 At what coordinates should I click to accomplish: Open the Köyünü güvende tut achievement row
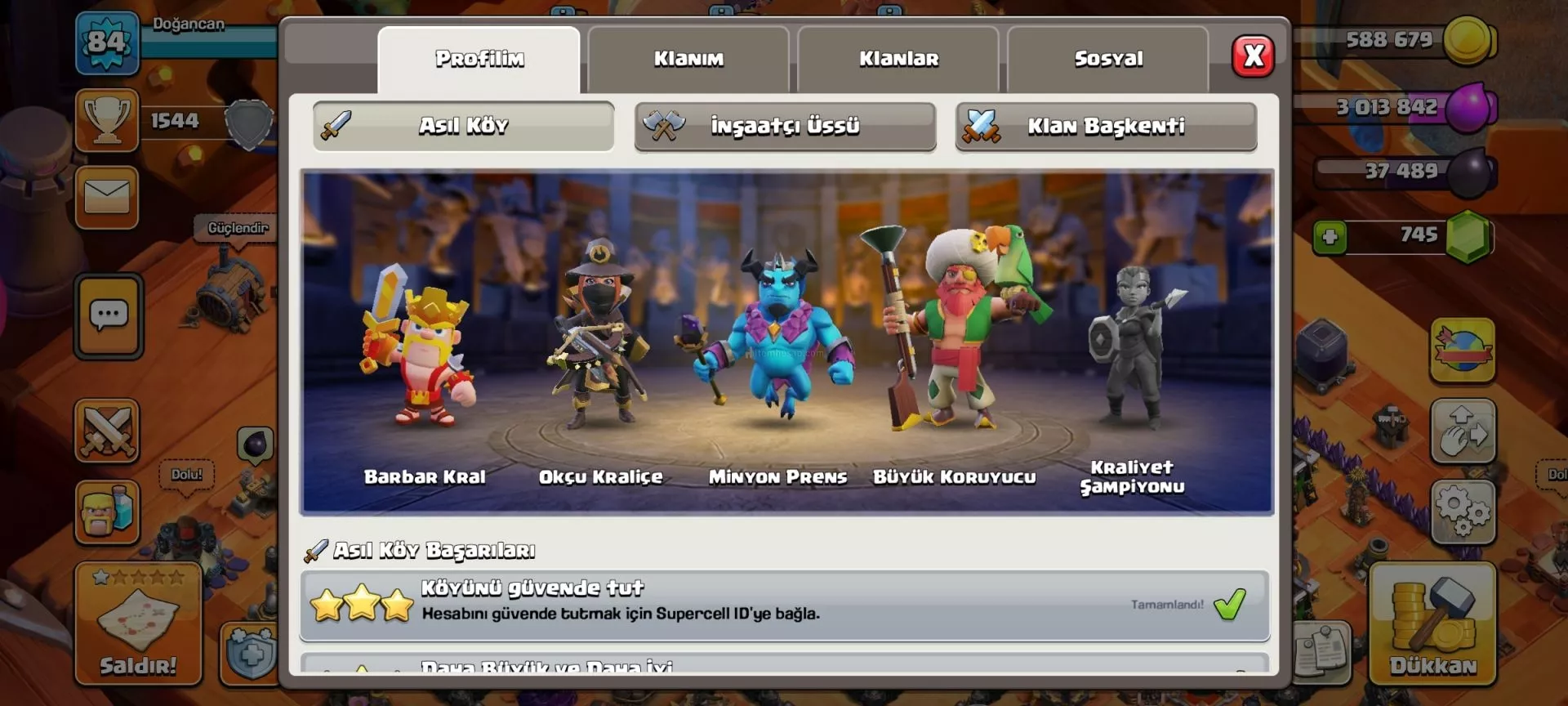pyautogui.click(x=784, y=605)
